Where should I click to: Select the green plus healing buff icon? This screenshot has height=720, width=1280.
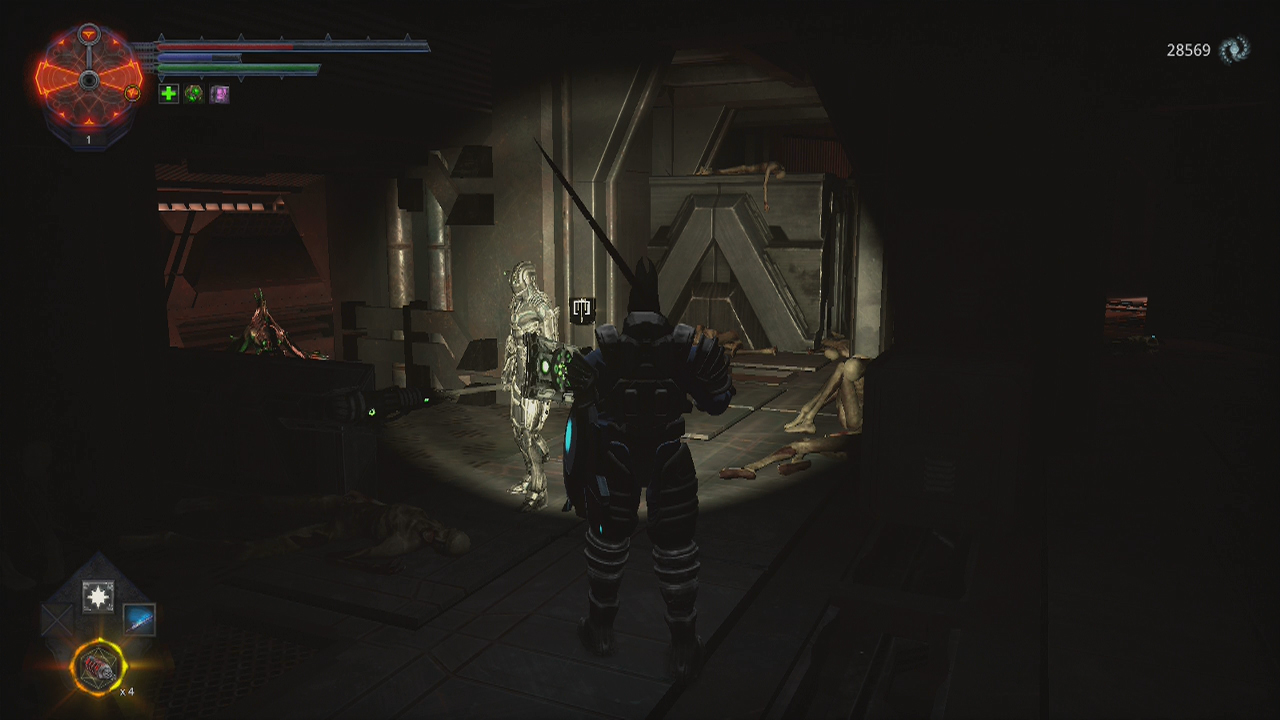coord(170,92)
